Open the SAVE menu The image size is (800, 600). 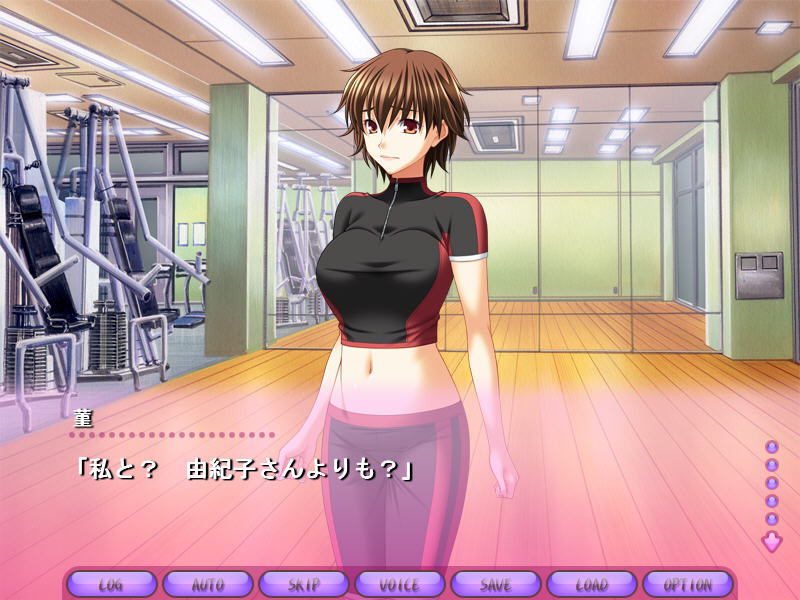point(495,584)
